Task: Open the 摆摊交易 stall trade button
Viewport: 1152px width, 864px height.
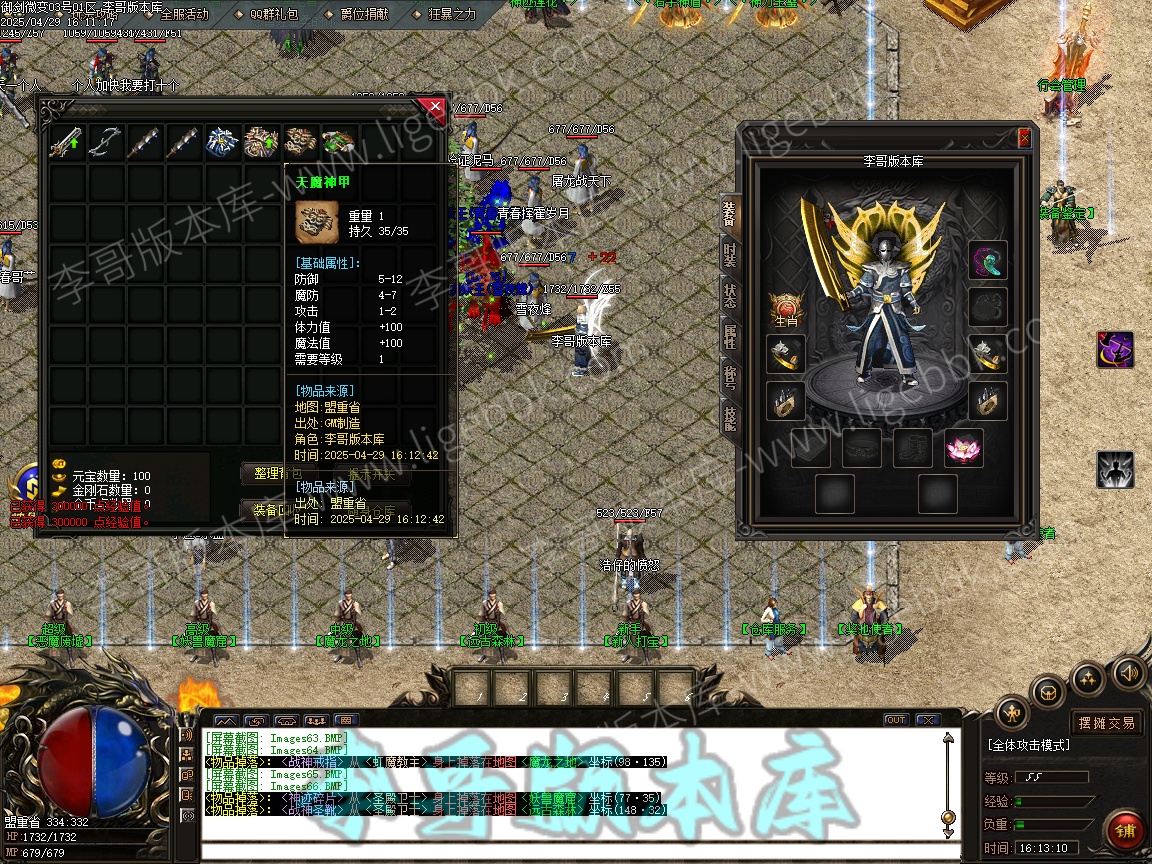Action: (x=1106, y=722)
